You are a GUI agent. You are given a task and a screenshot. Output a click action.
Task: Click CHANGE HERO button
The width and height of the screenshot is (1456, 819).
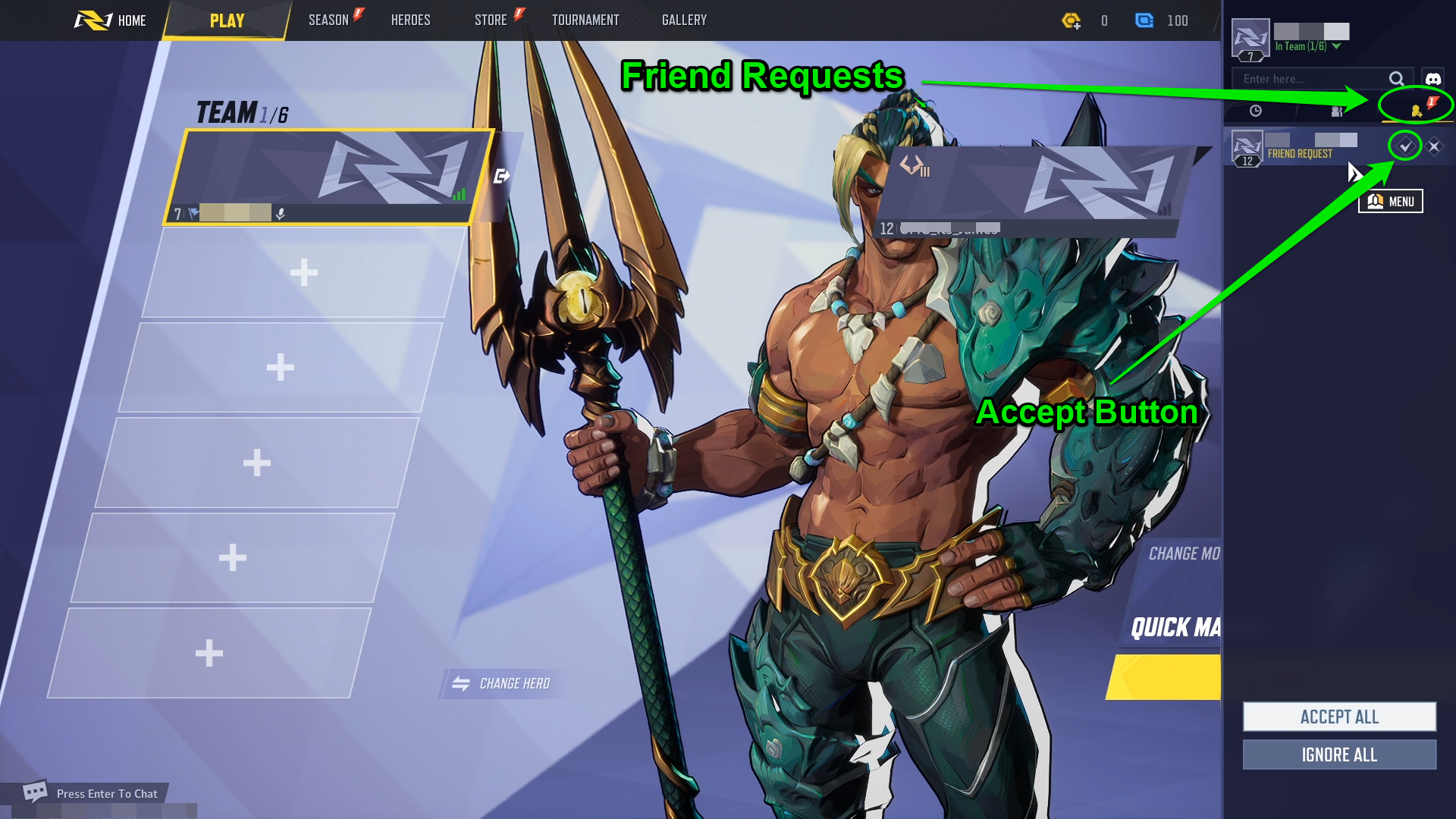pos(501,684)
